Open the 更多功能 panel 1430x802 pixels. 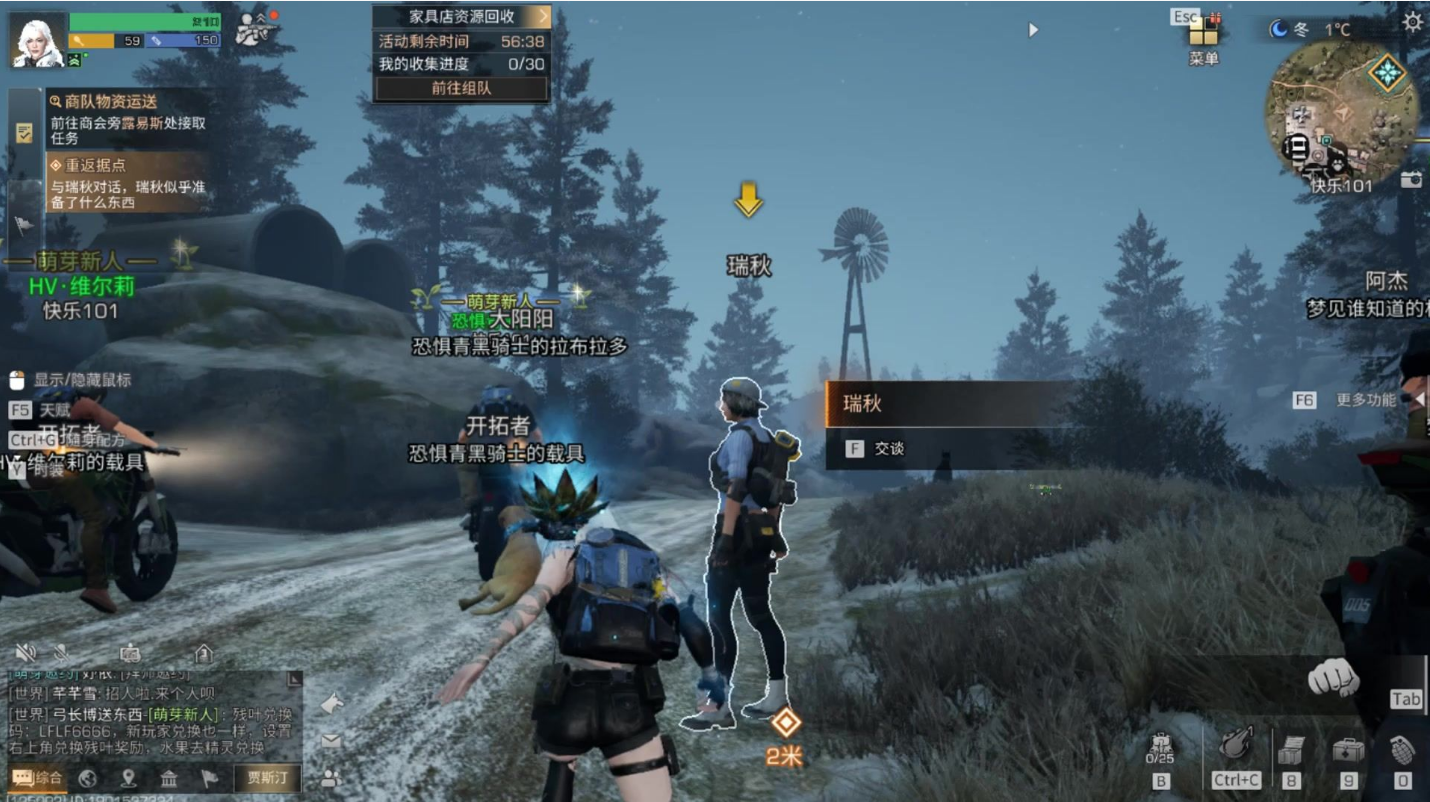[1365, 400]
